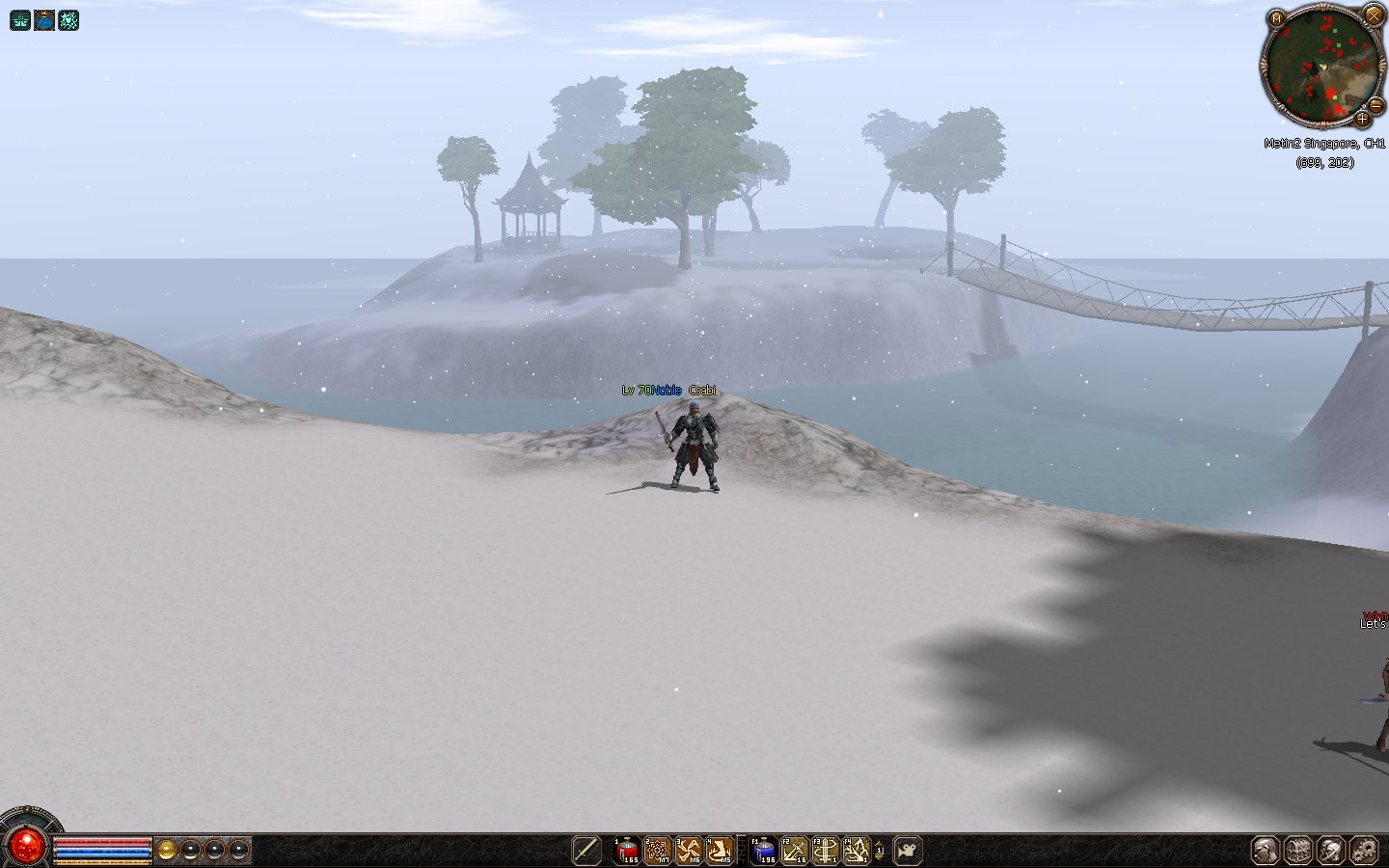Activate the sword strike skill in slot F2
This screenshot has width=1389, height=868.
(795, 850)
